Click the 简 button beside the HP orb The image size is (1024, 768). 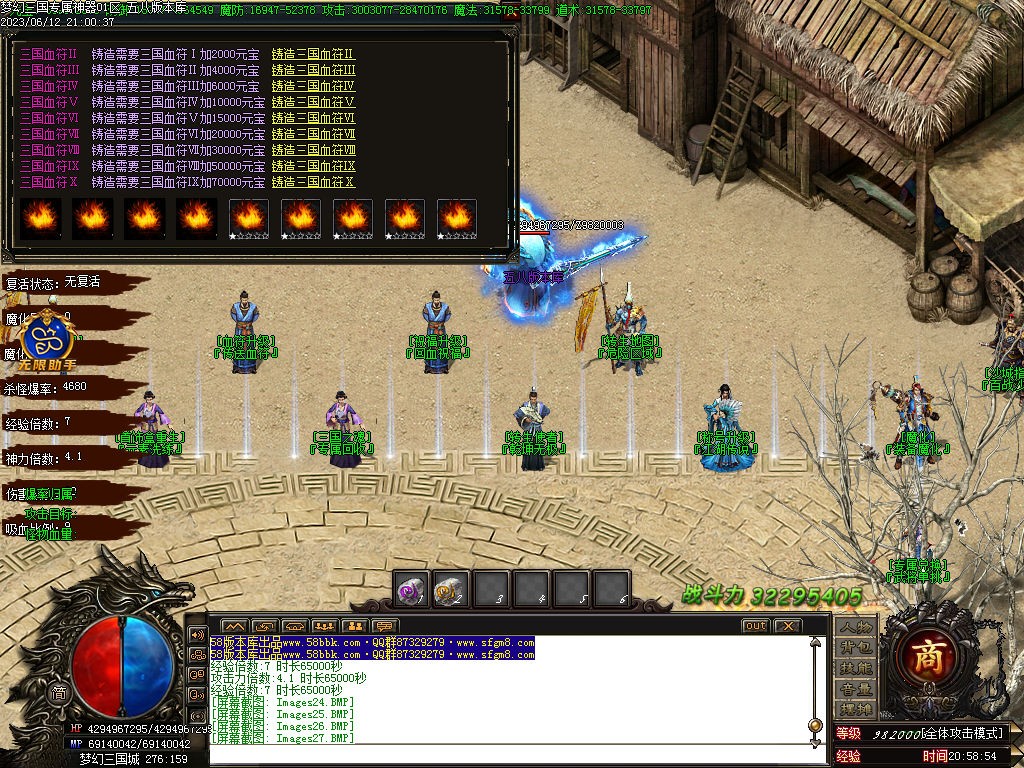click(59, 694)
